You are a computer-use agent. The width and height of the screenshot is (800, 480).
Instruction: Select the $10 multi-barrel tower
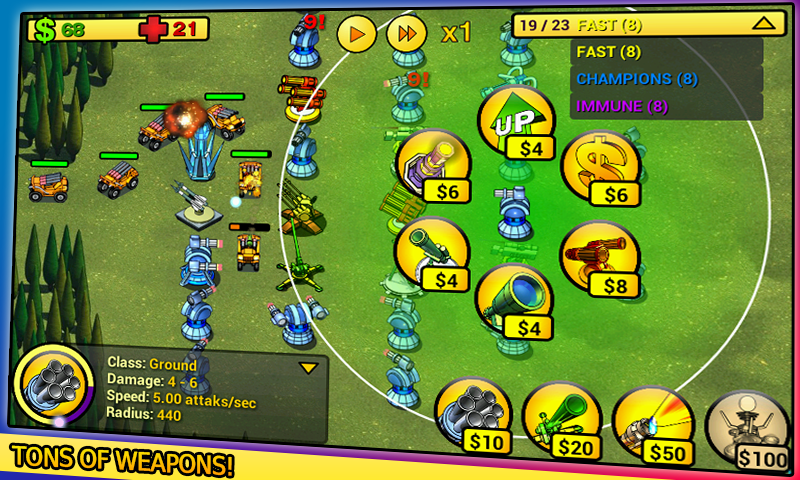coord(472,415)
